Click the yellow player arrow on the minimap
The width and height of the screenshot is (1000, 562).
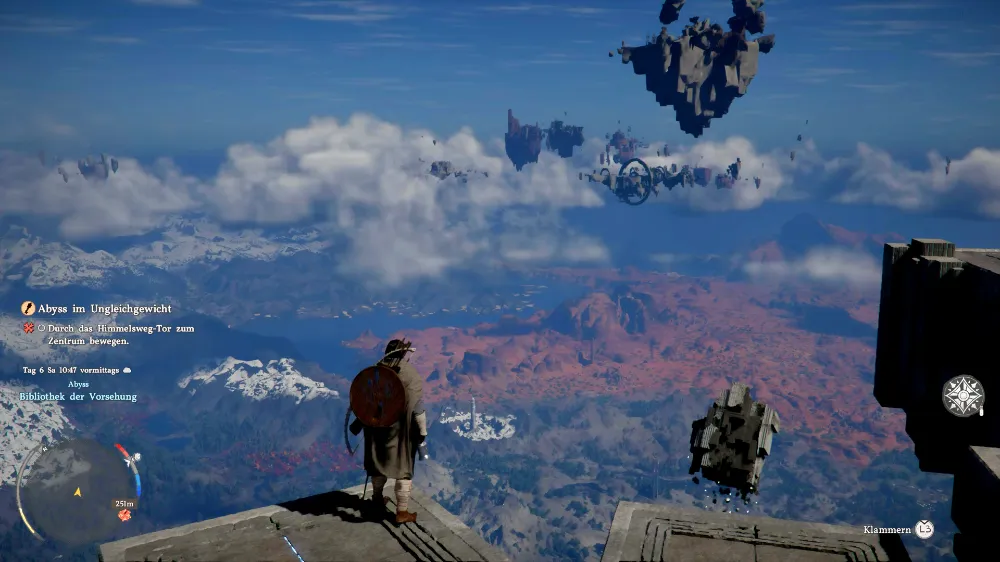pyautogui.click(x=78, y=491)
